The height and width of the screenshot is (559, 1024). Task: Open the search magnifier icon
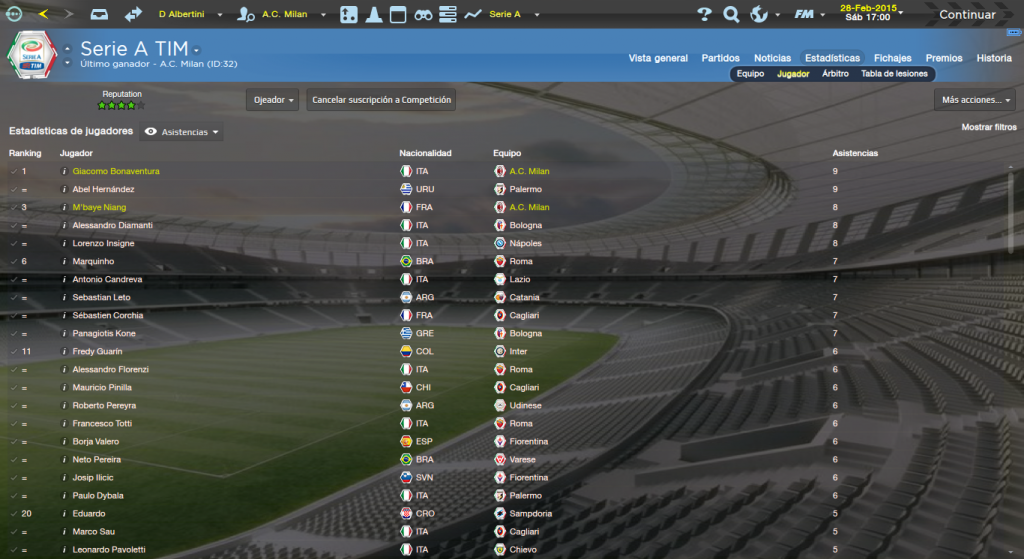coord(731,15)
